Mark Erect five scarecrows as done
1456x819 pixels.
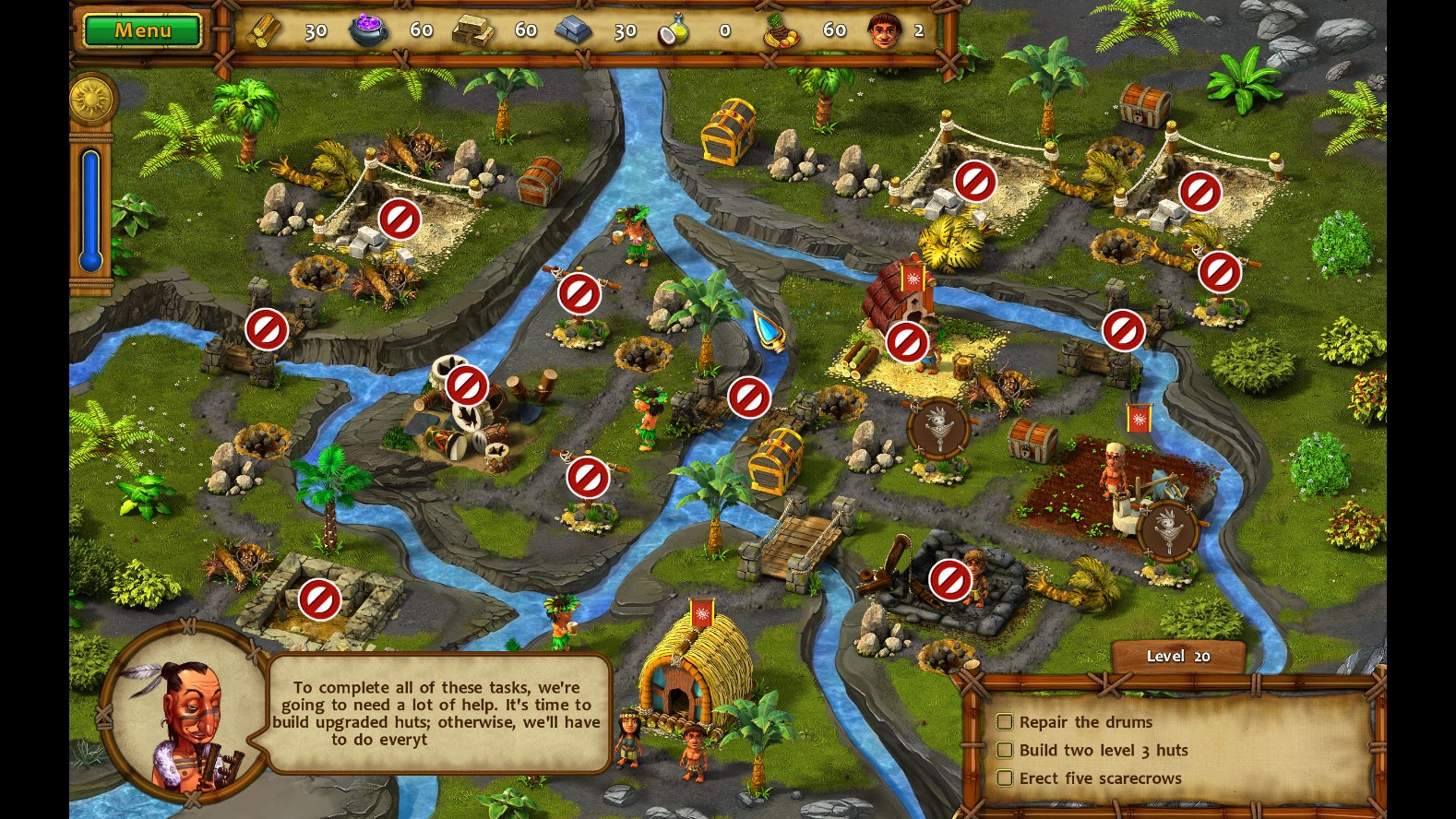pyautogui.click(x=1005, y=777)
